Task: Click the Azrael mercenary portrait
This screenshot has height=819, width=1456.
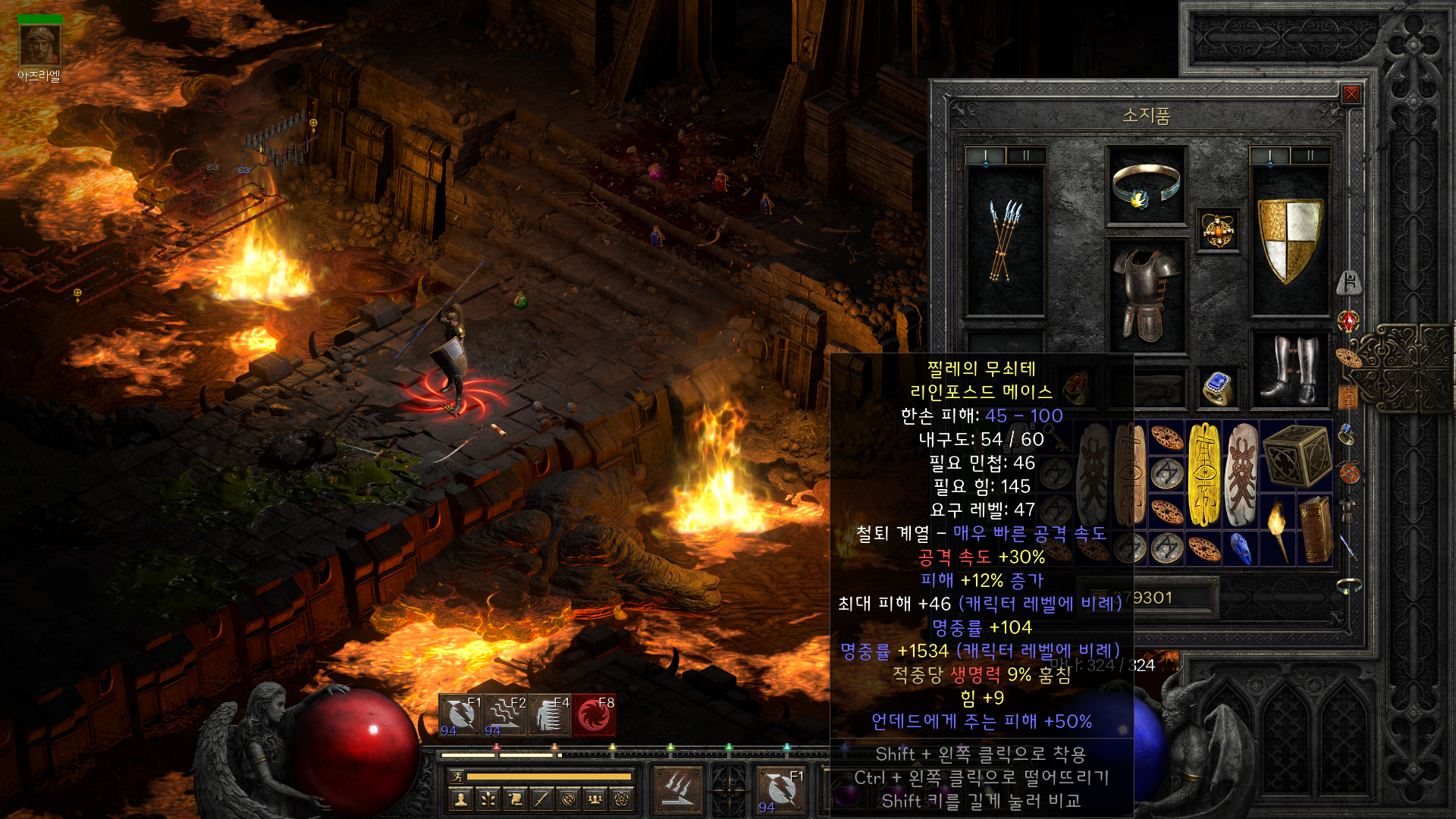Action: click(40, 45)
